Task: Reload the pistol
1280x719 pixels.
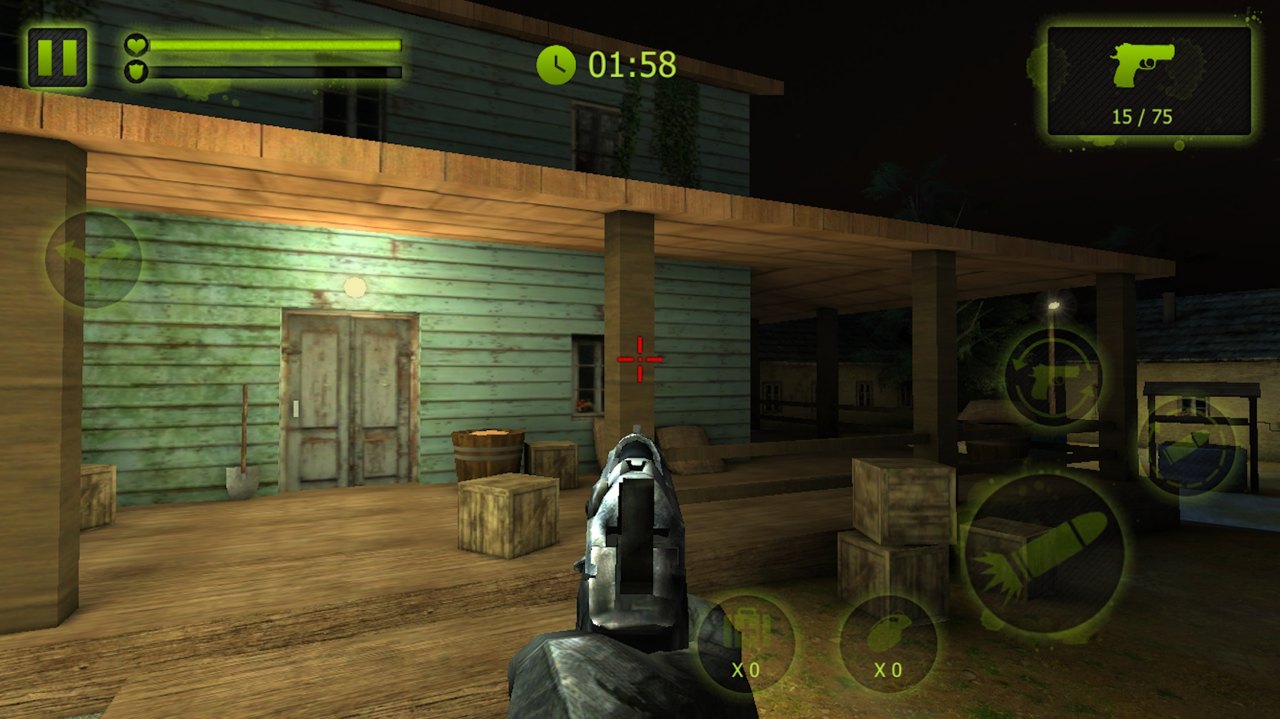Action: click(1053, 377)
